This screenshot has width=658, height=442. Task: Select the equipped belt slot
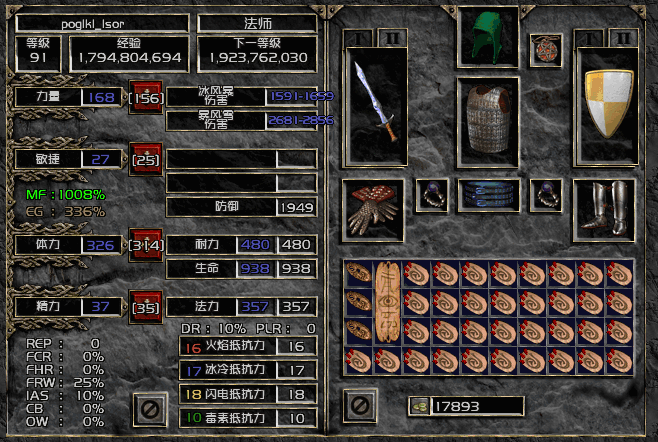[490, 195]
